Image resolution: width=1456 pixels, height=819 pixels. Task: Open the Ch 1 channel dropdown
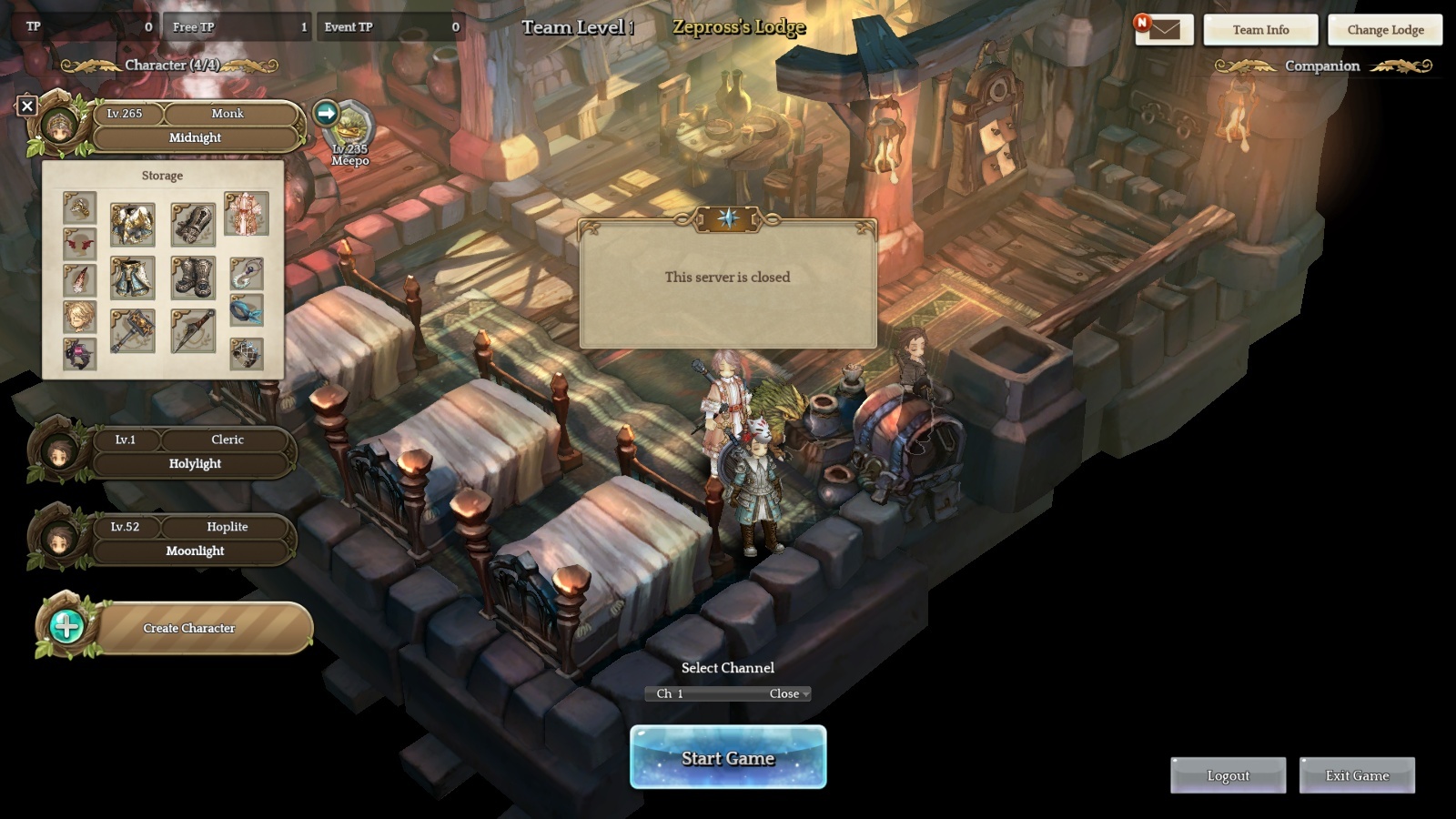coord(728,693)
